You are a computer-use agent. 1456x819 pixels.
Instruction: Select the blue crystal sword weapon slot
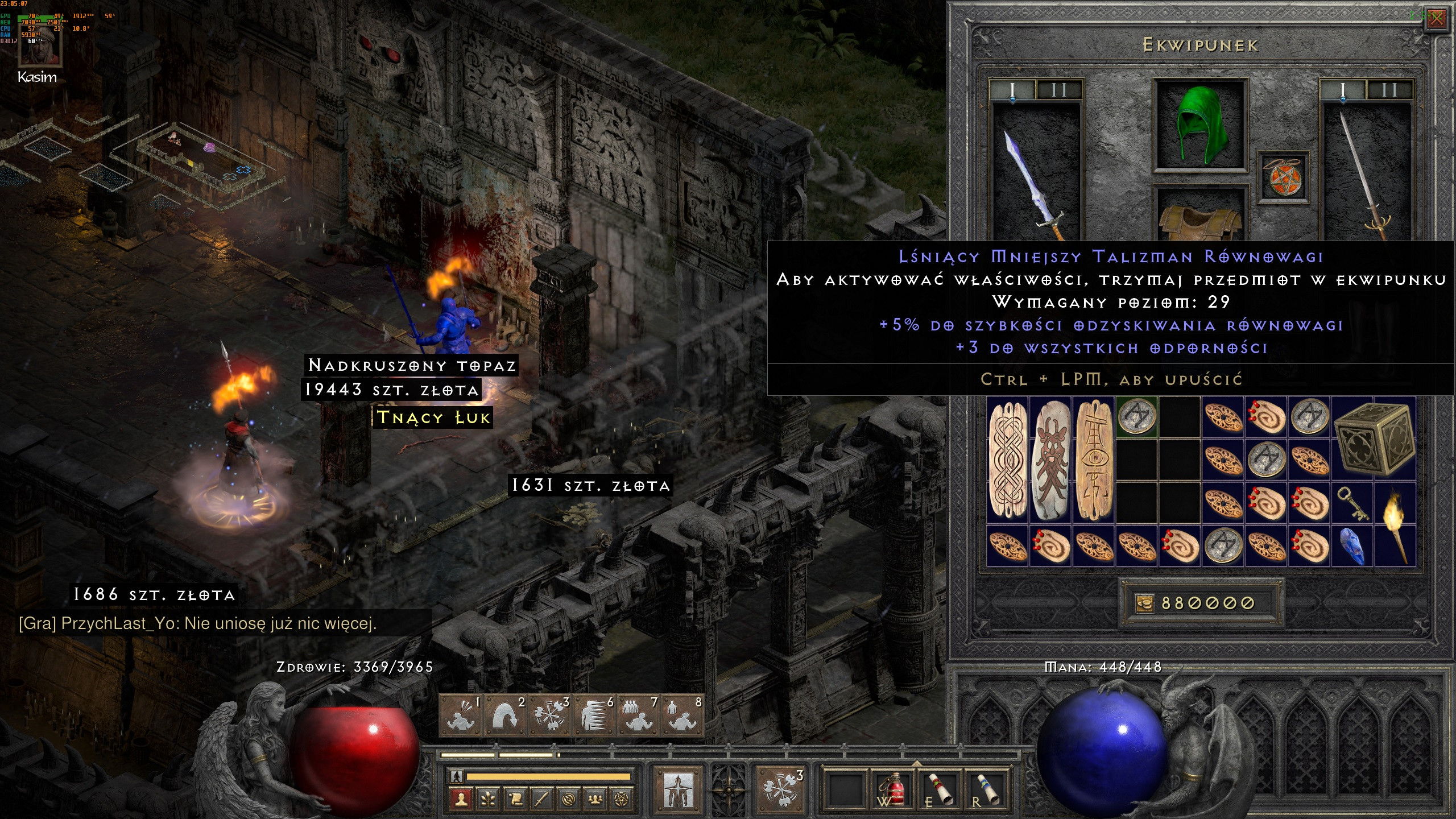pyautogui.click(x=1035, y=176)
